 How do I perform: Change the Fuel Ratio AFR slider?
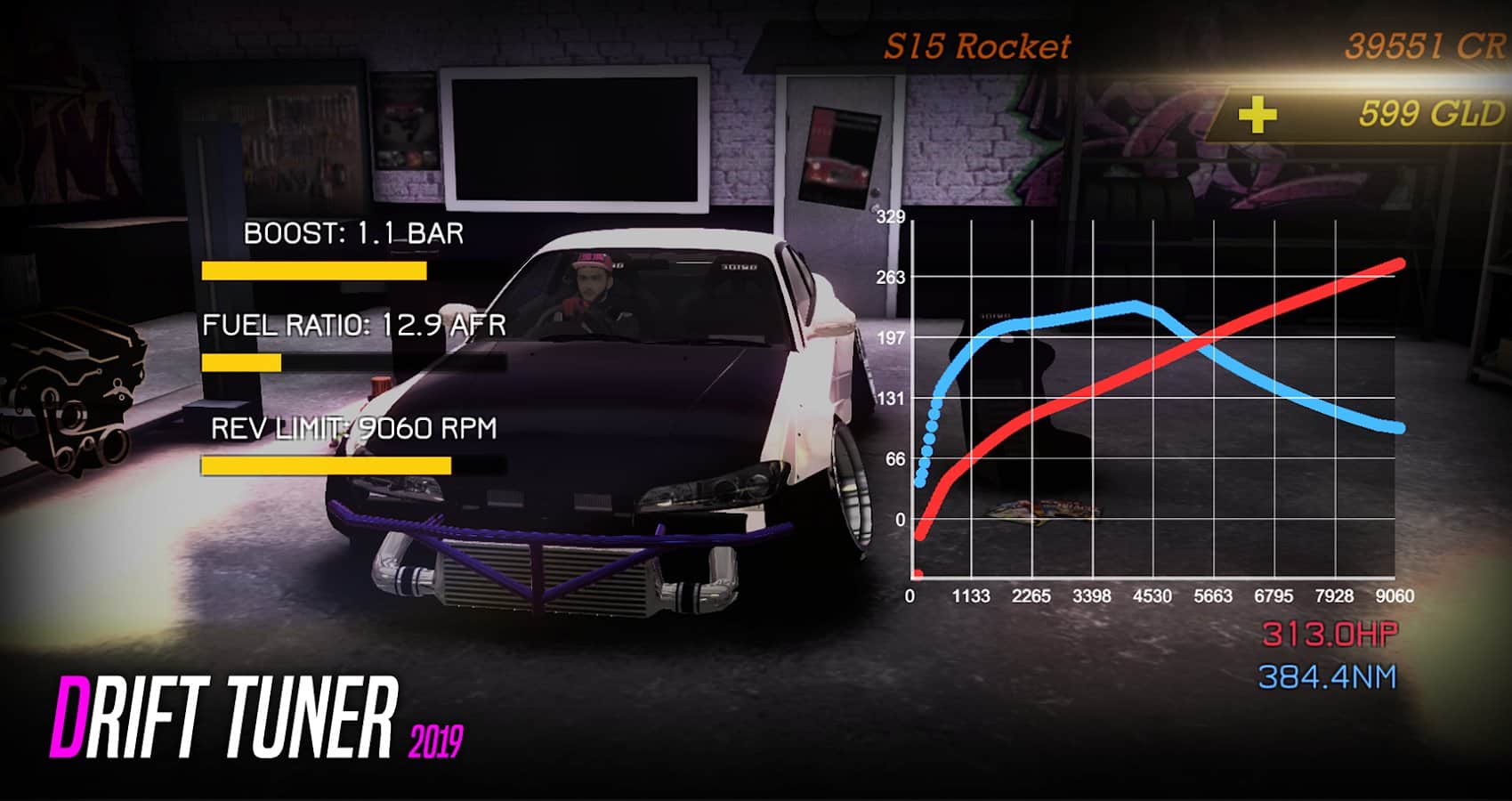[x=353, y=362]
